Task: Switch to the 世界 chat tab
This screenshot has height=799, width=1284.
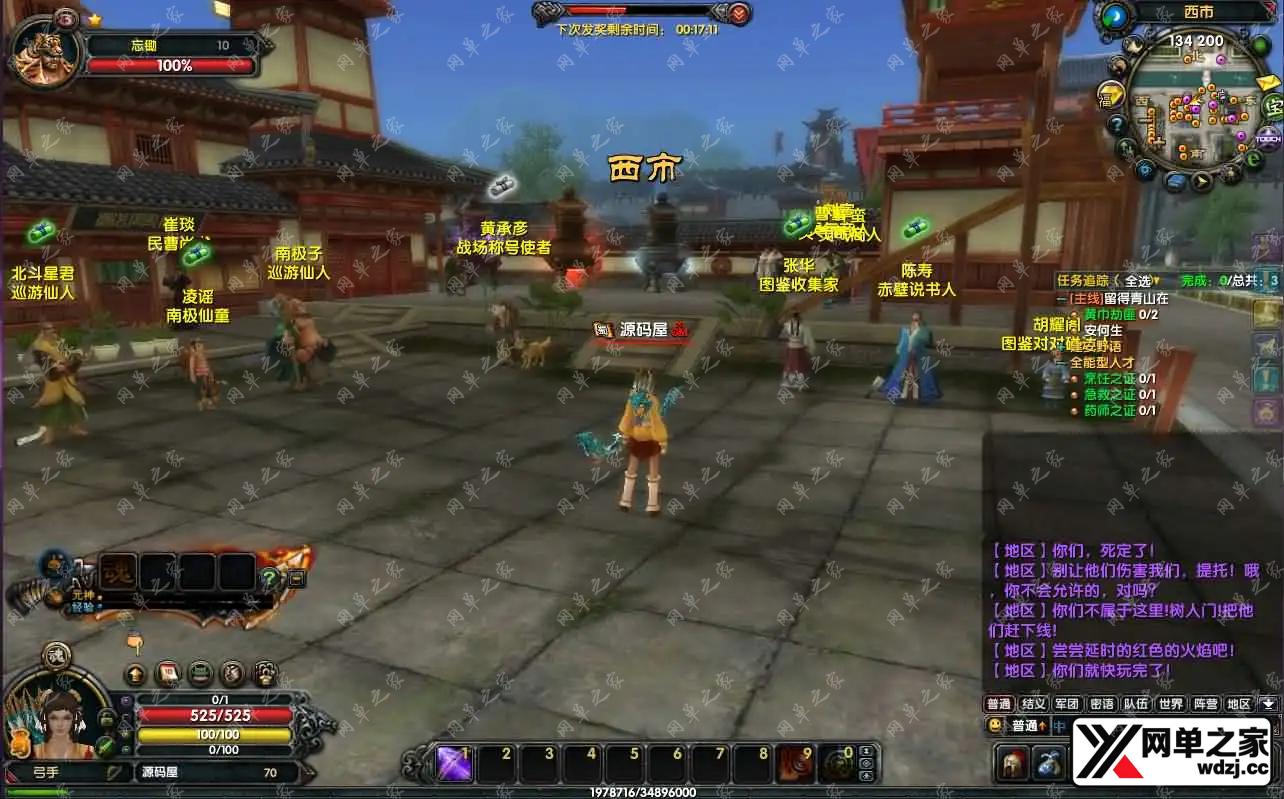Action: click(1171, 704)
